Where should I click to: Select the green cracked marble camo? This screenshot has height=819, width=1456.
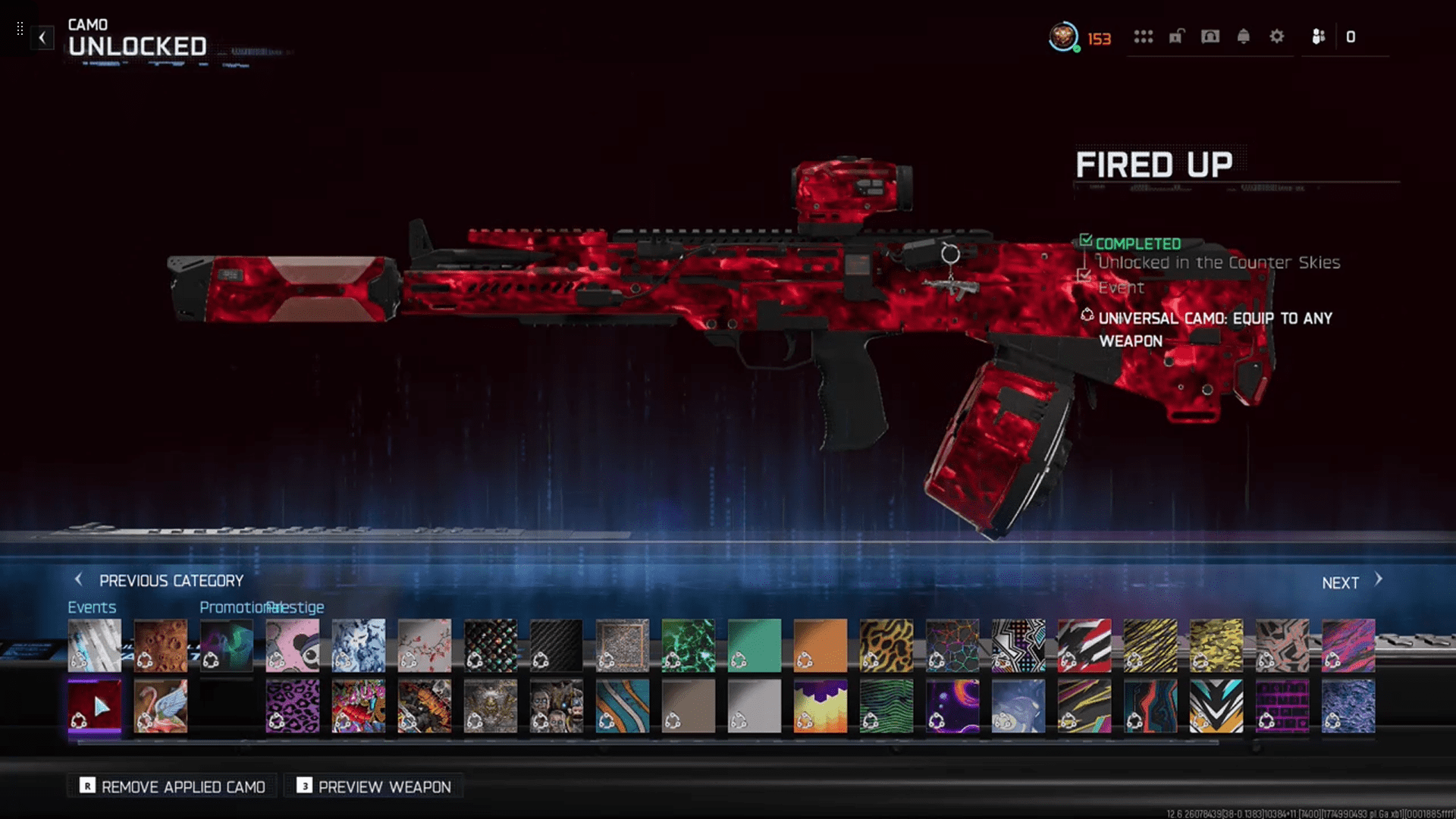(689, 645)
